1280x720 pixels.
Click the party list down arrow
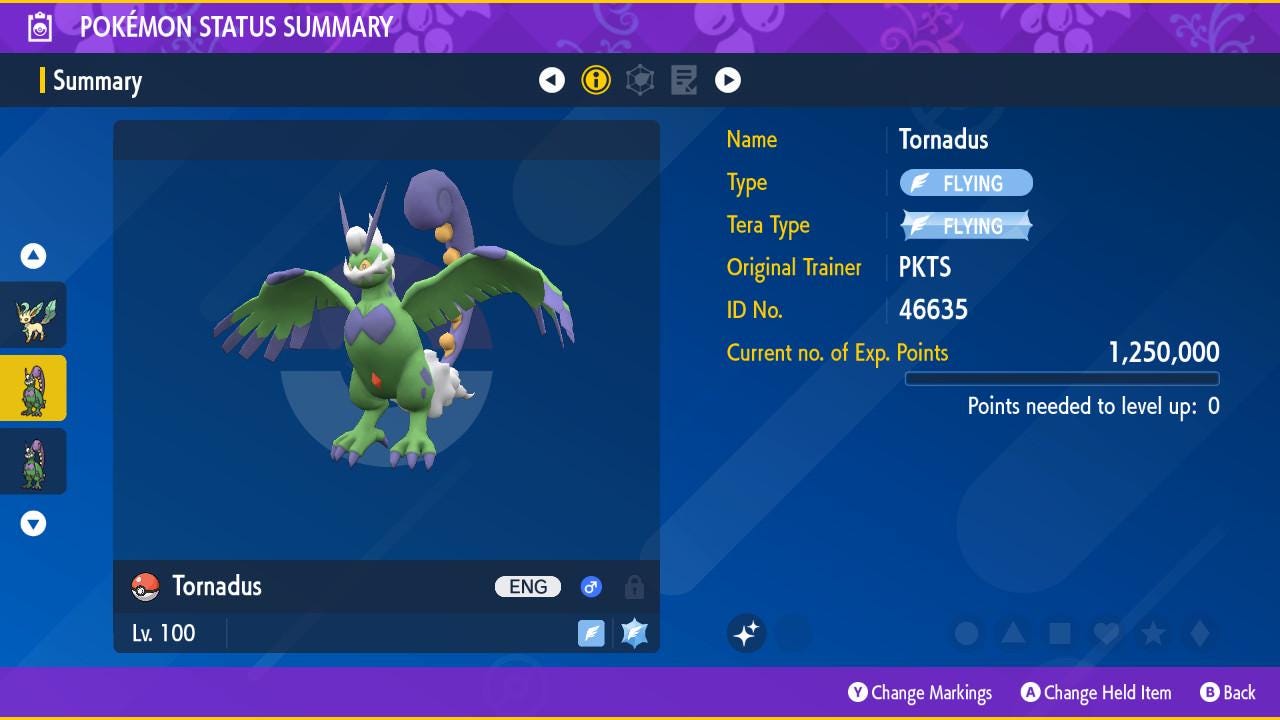[x=33, y=523]
